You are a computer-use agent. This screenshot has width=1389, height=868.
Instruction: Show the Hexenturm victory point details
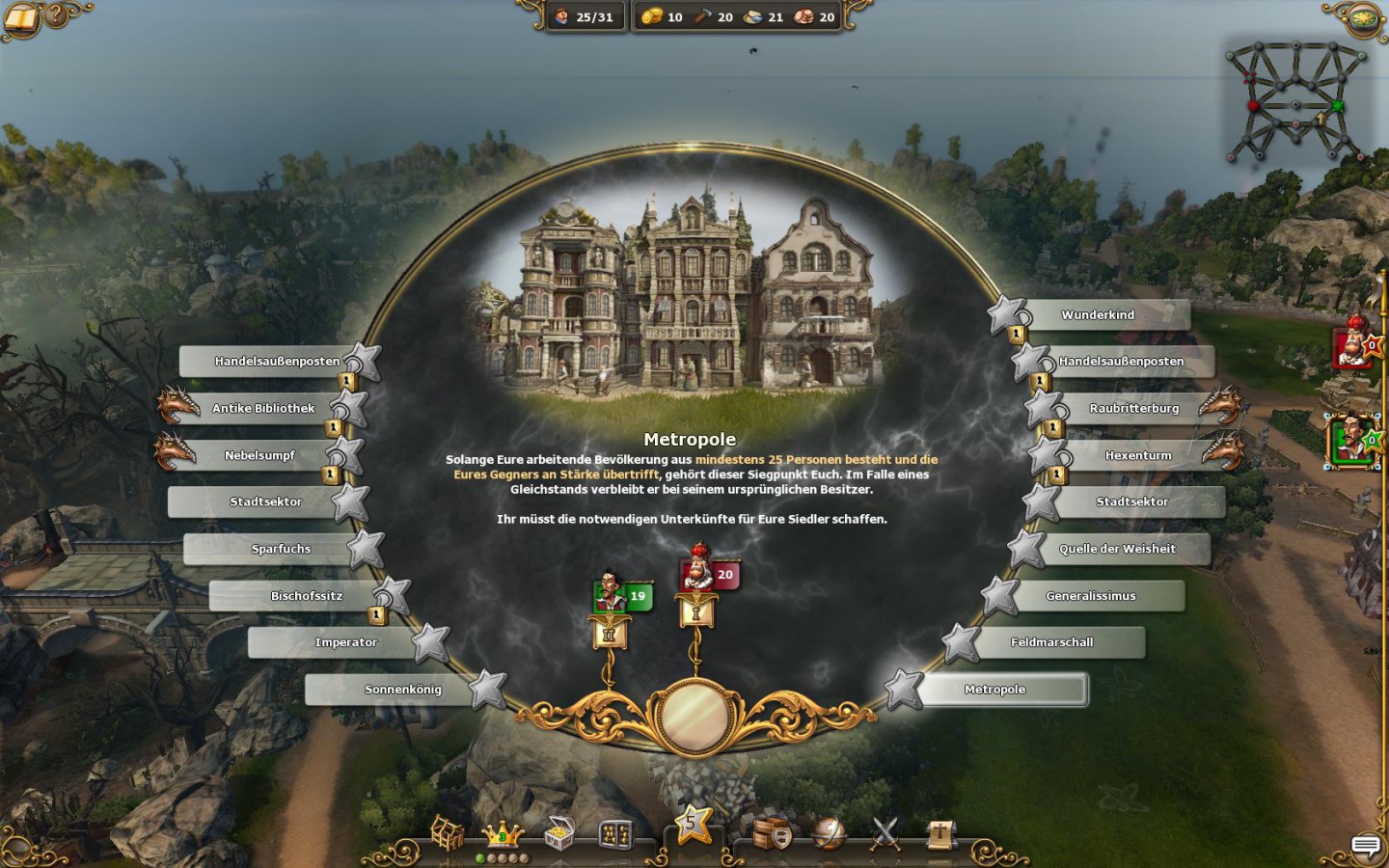tap(1138, 455)
